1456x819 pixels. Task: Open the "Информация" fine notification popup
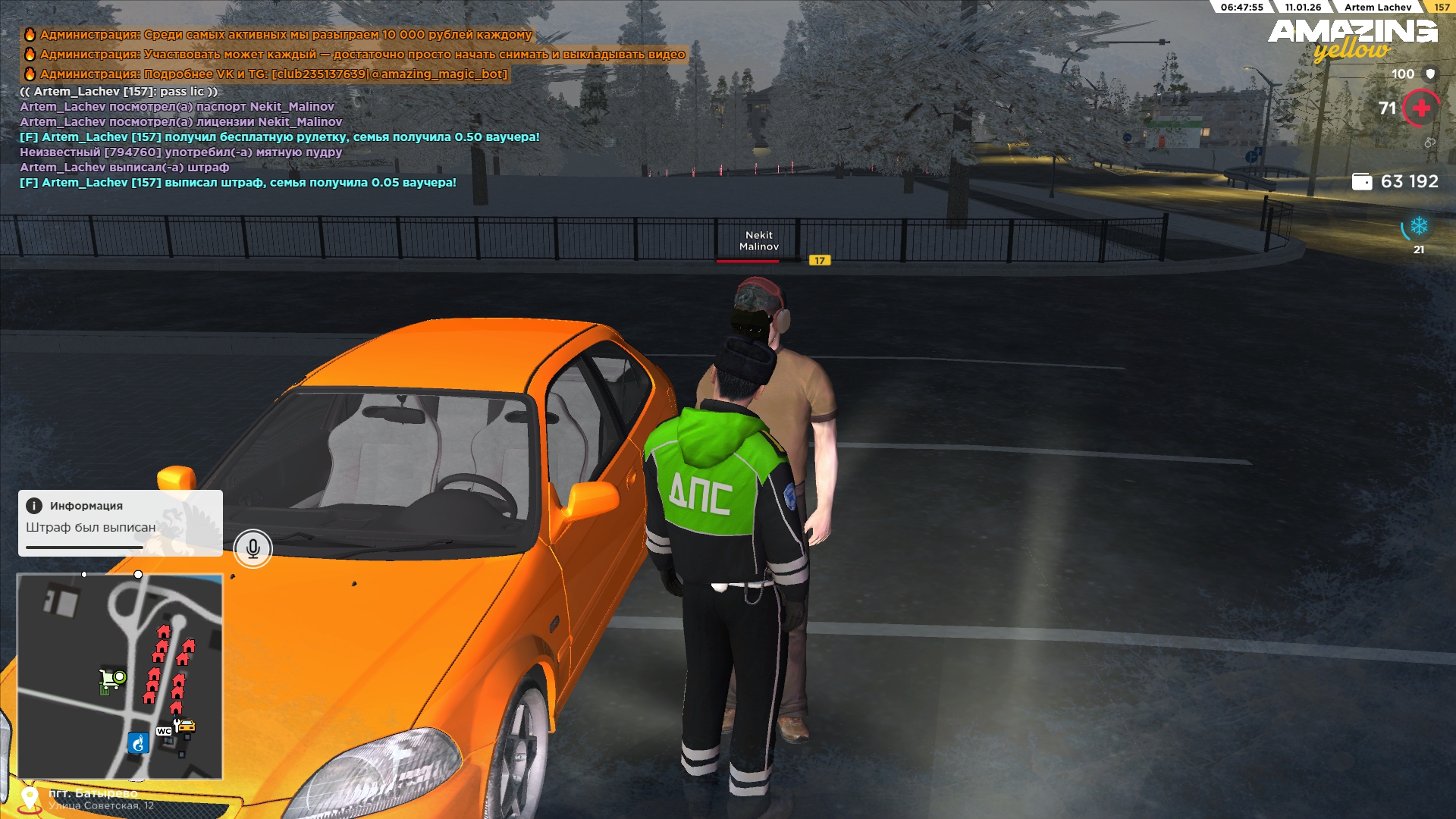pyautogui.click(x=120, y=522)
